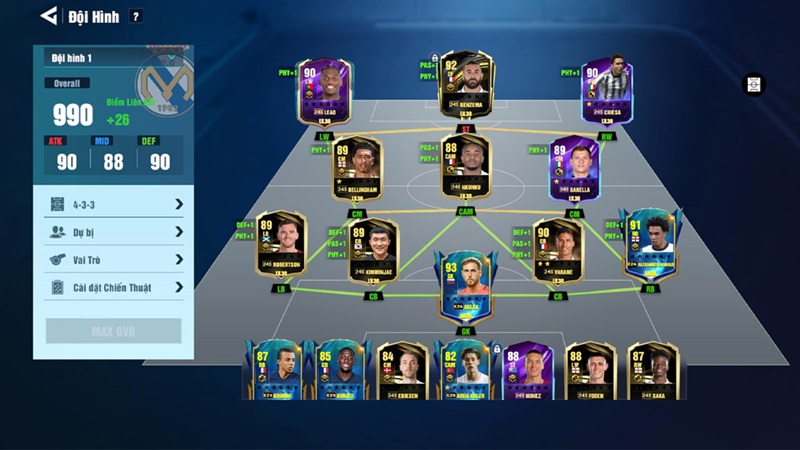Choose the Foden bench card
The width and height of the screenshot is (800, 450).
tap(590, 371)
